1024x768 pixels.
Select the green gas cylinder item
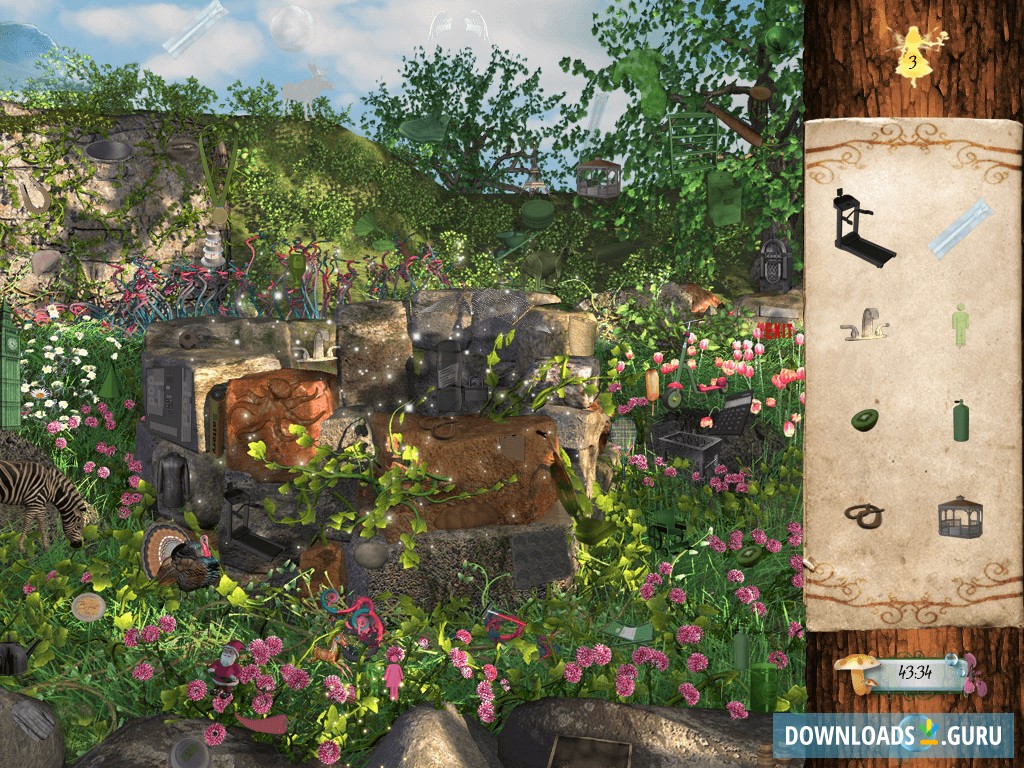(x=960, y=420)
